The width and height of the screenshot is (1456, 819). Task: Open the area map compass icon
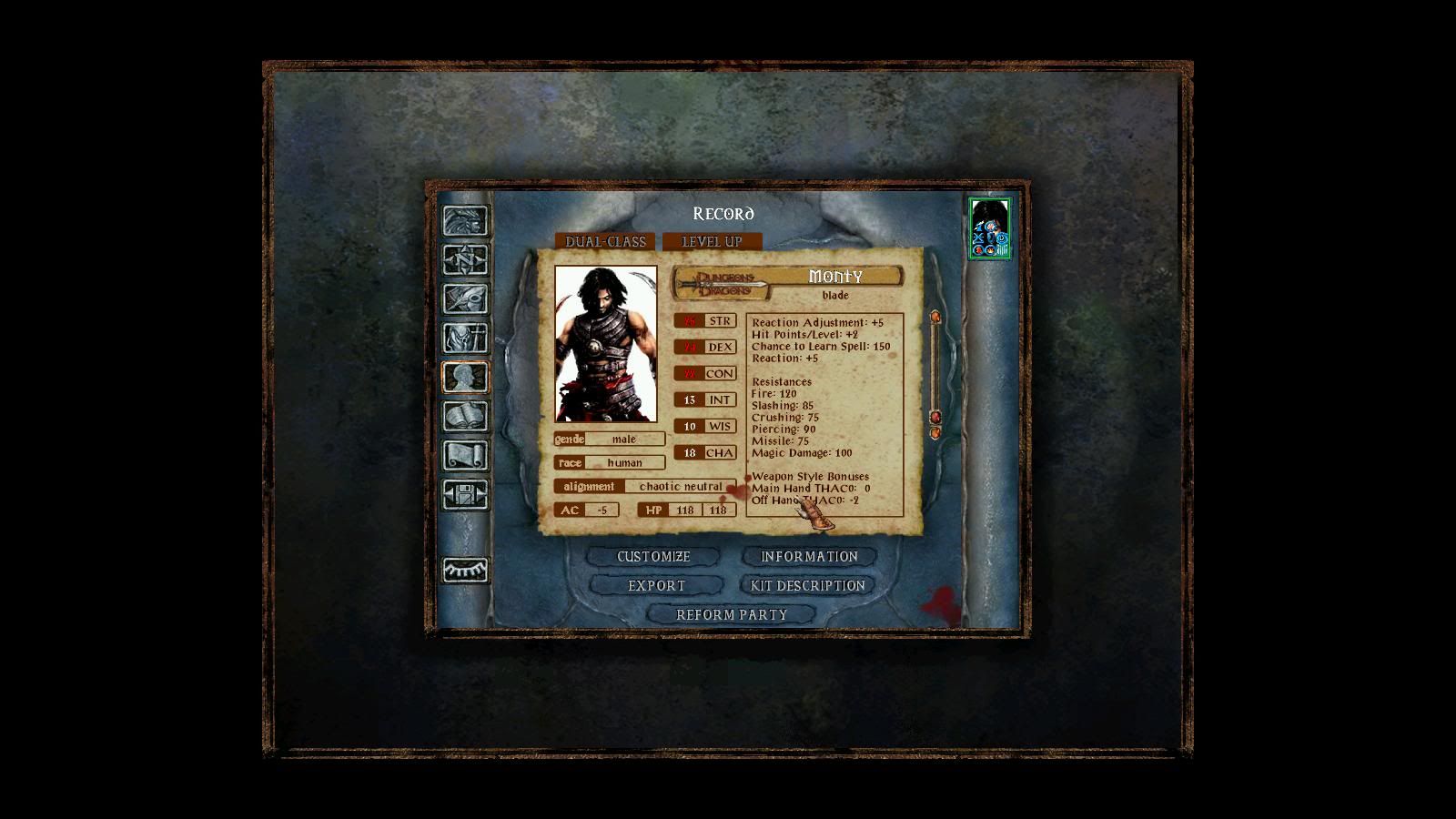pyautogui.click(x=465, y=260)
